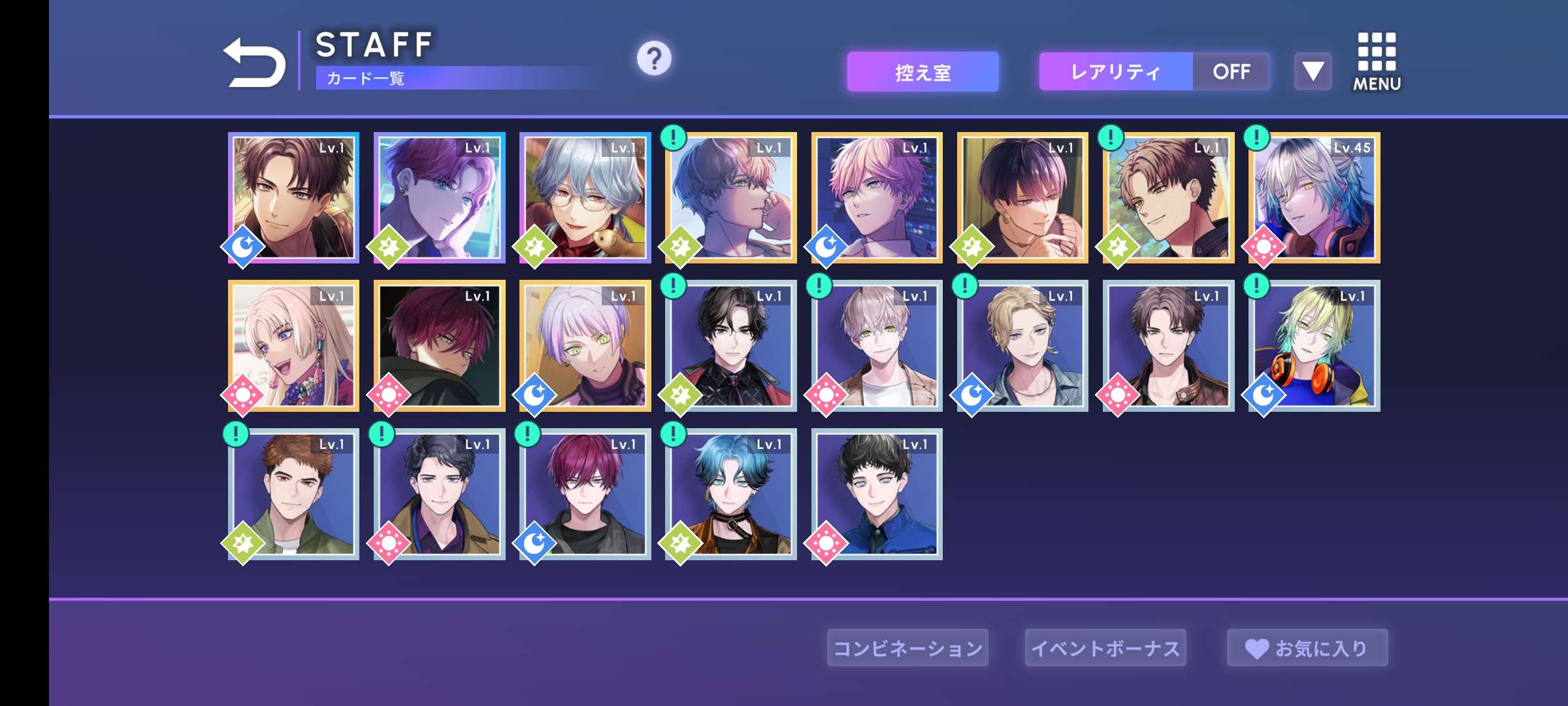The image size is (1568, 706).
Task: Go back using the return arrow
Action: (254, 63)
